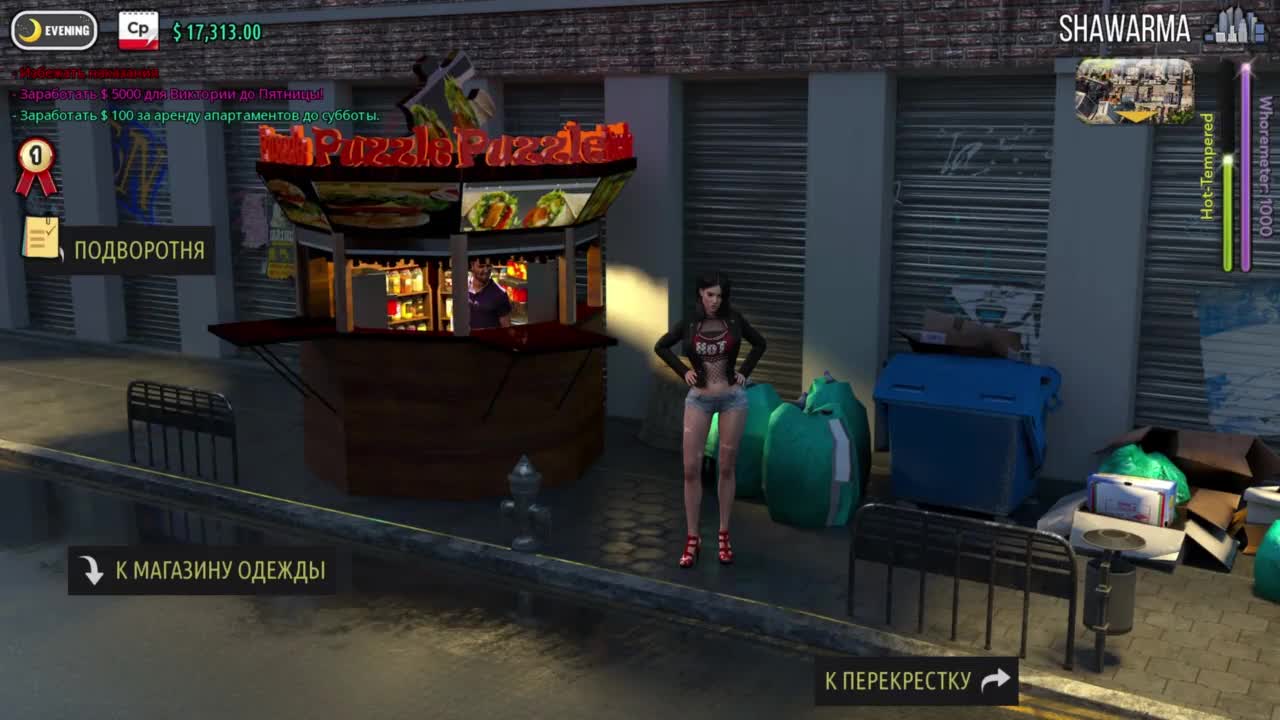
Task: Open the minimap city thumbnail
Action: coord(1134,91)
